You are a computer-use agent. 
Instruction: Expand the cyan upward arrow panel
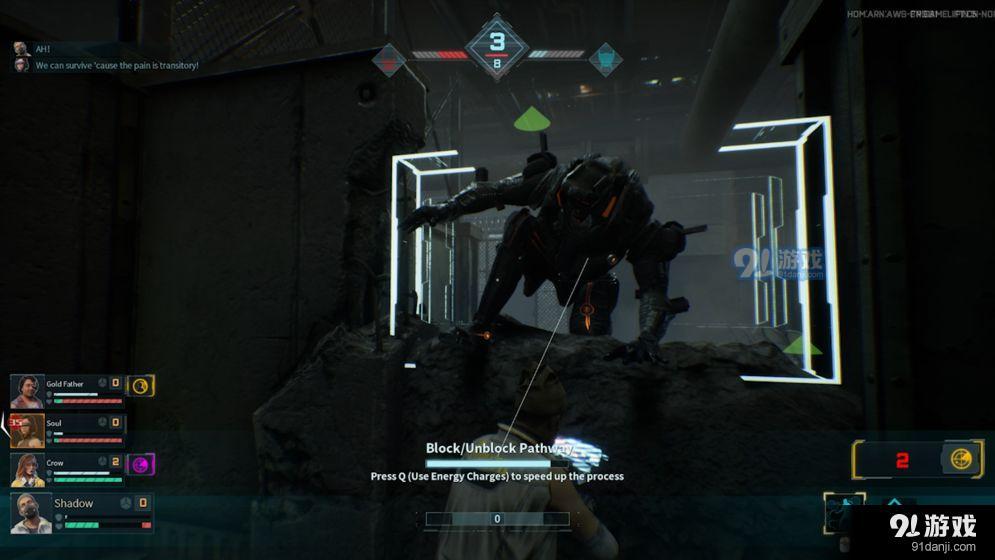click(895, 502)
